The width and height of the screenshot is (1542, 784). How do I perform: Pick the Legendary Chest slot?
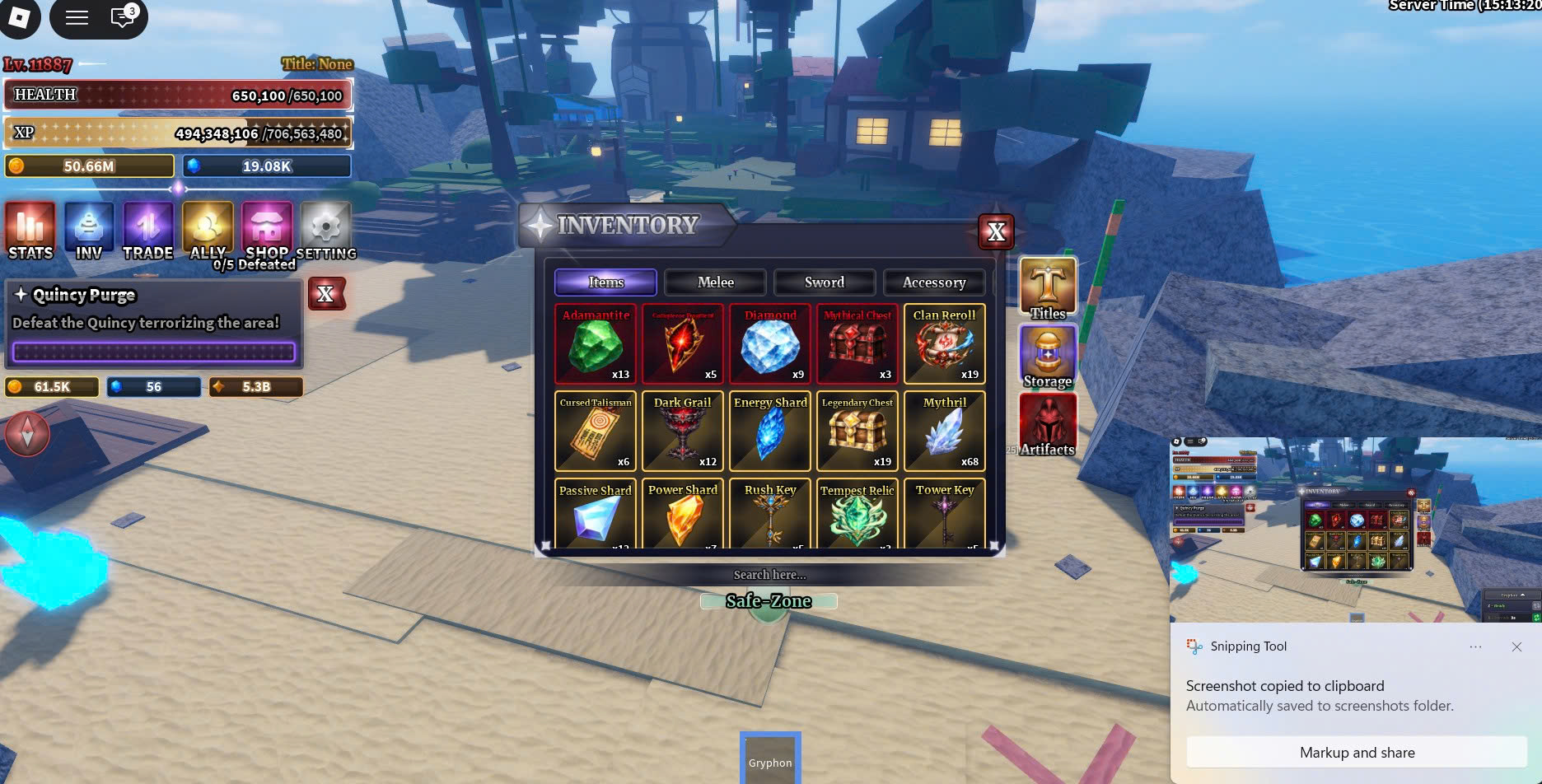tap(857, 432)
